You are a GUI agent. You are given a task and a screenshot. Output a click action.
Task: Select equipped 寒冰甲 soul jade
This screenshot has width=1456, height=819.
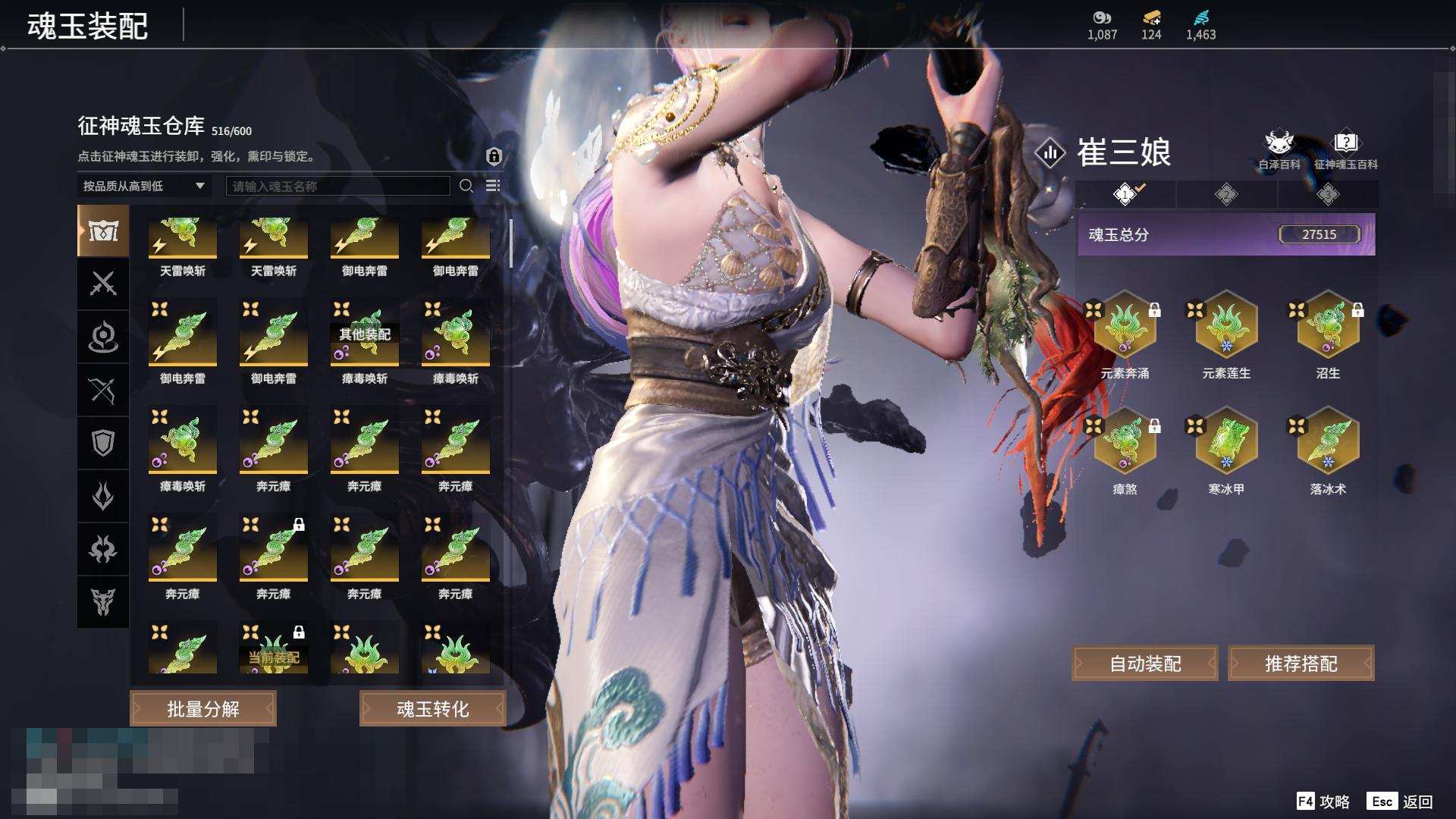(1226, 442)
